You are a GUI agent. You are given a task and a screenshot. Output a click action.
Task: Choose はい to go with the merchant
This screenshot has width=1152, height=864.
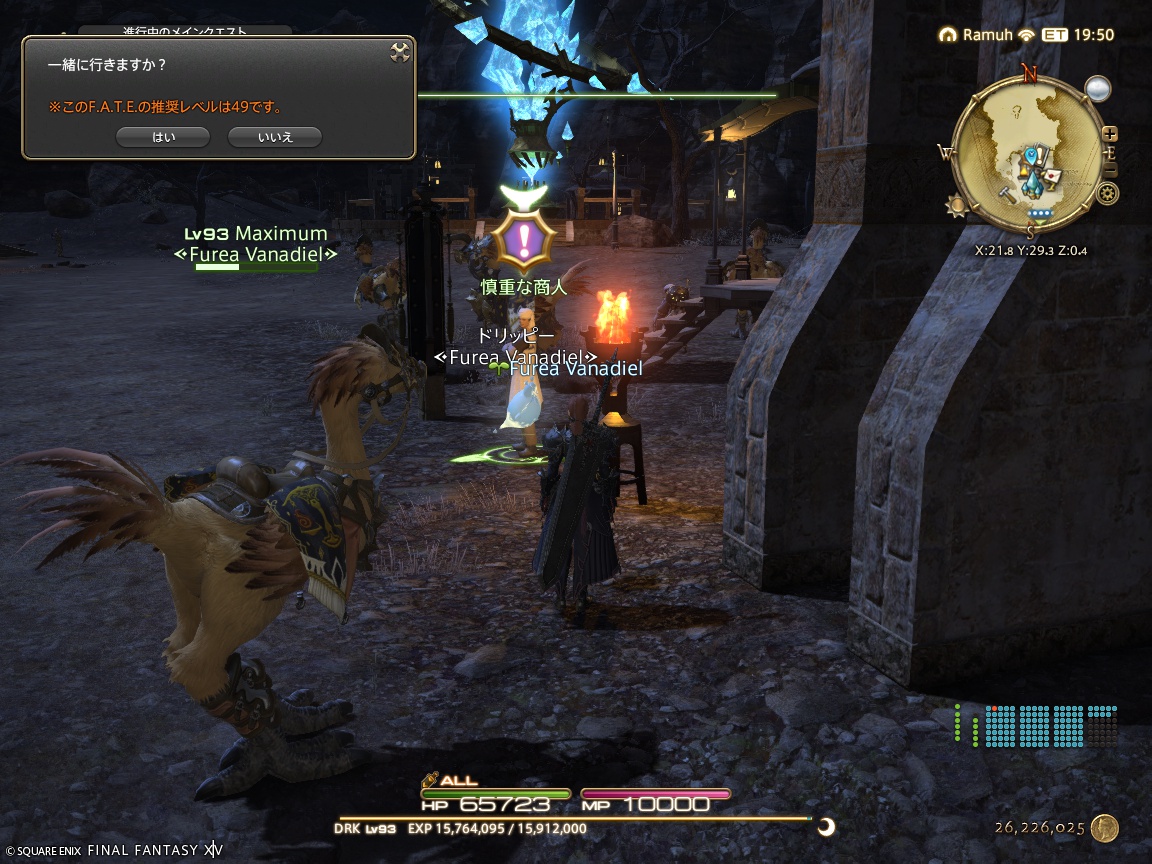pyautogui.click(x=162, y=137)
